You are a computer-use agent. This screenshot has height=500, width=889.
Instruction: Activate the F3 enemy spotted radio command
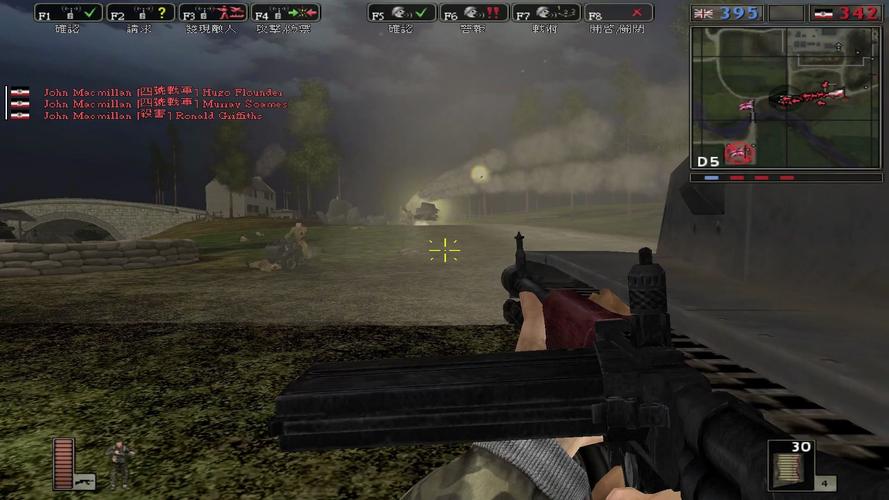[x=213, y=14]
